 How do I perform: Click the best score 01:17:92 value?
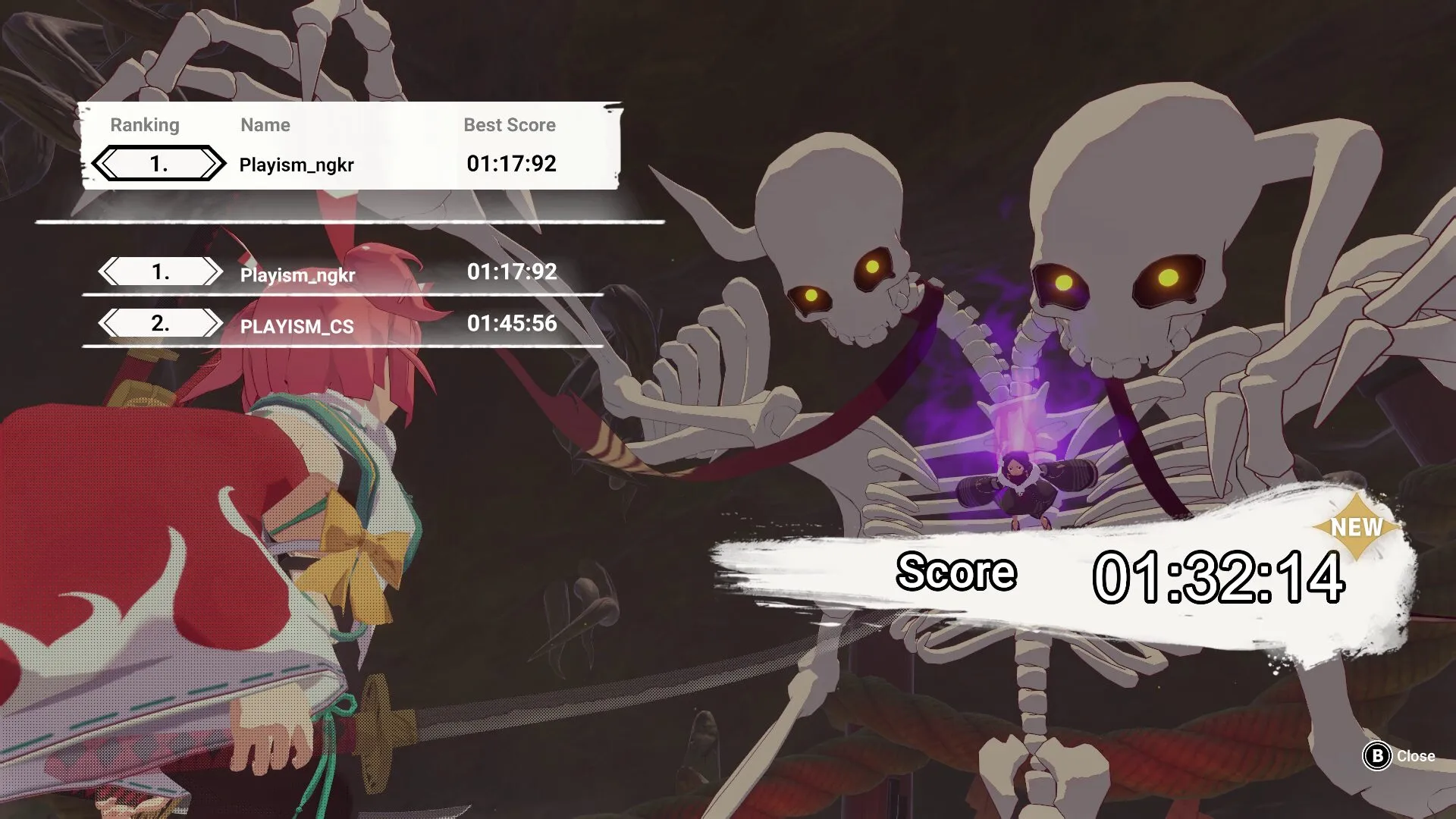(x=512, y=164)
